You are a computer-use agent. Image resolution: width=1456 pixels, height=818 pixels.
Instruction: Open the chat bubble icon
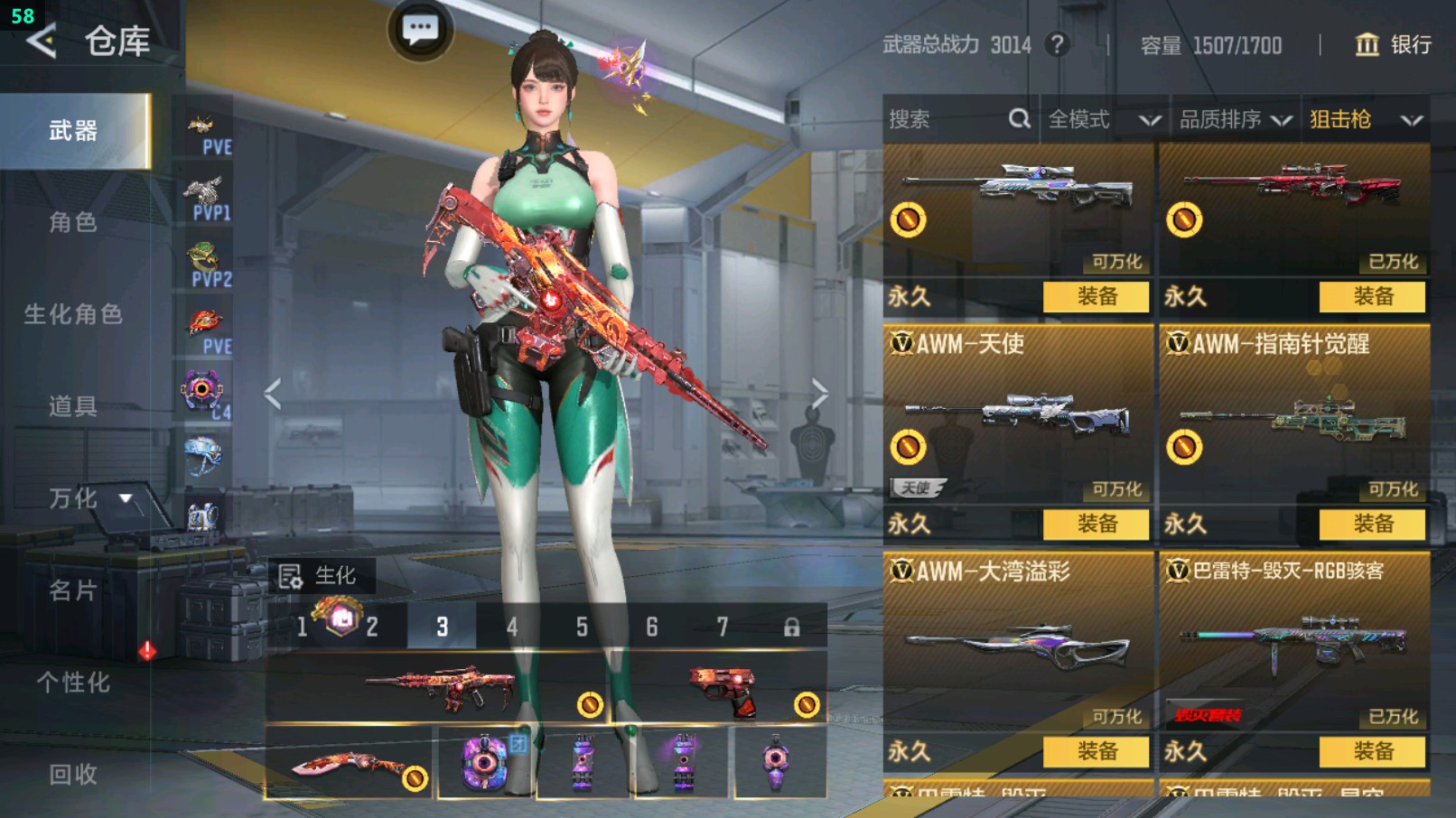pos(420,30)
